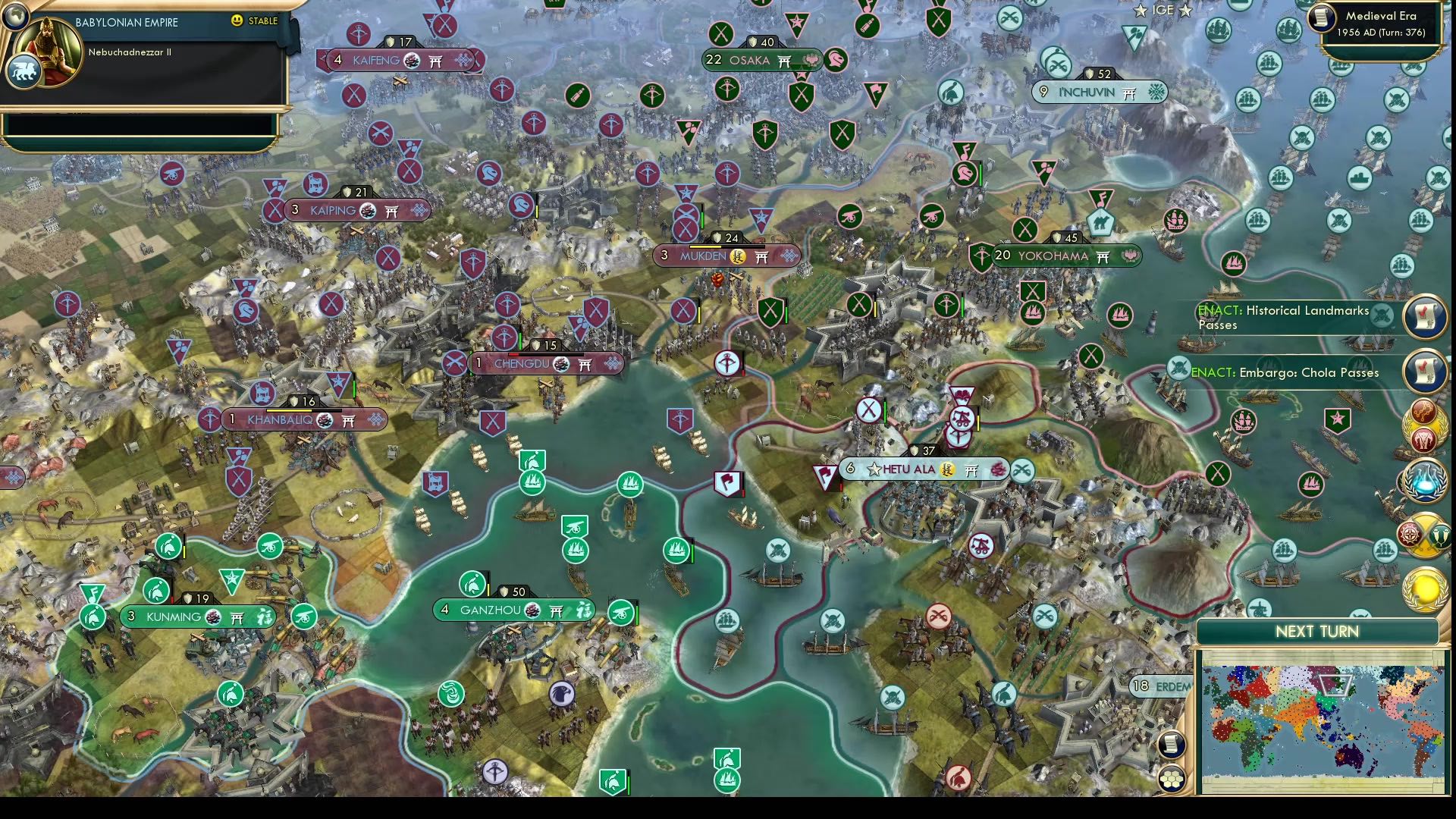Screen dimensions: 1456x819
Task: Click the topmost World Congress scroll notification
Action: [x=1424, y=317]
